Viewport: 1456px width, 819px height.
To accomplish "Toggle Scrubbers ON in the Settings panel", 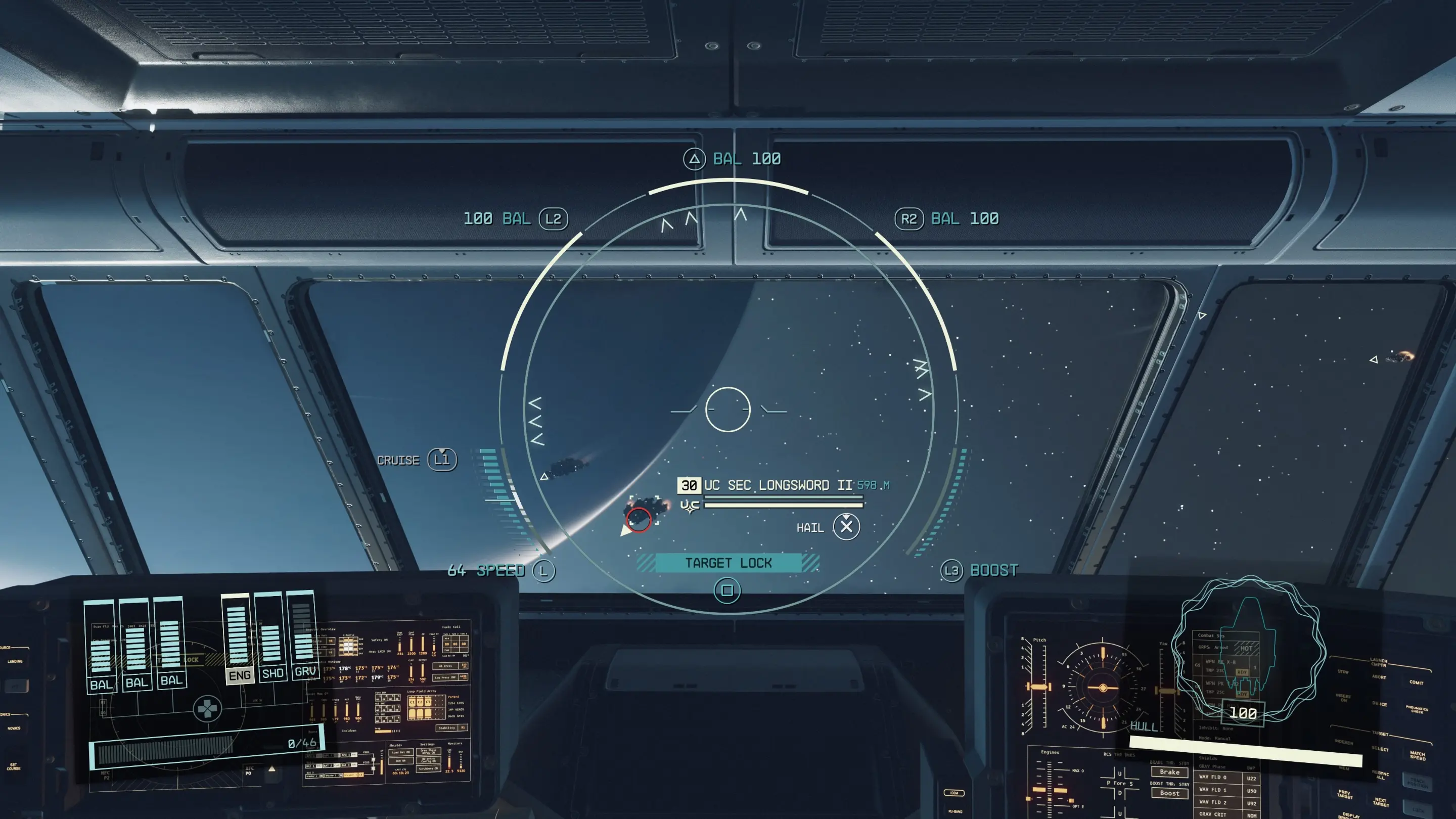I will coord(428,768).
